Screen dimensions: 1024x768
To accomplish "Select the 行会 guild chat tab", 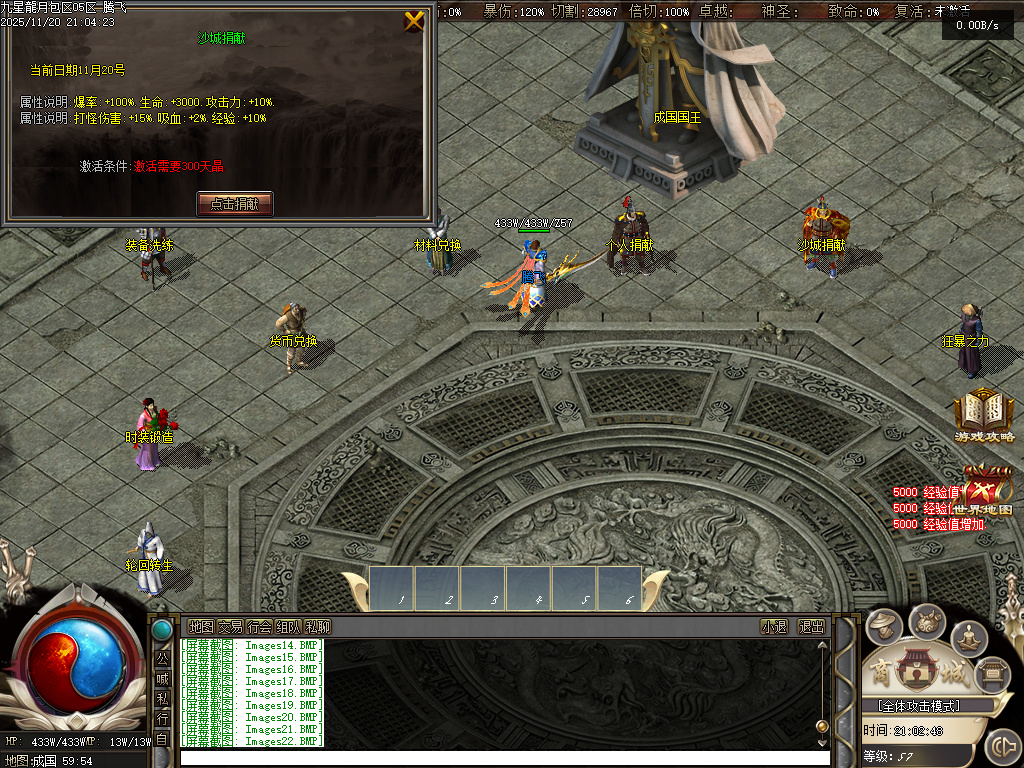I will tap(259, 627).
